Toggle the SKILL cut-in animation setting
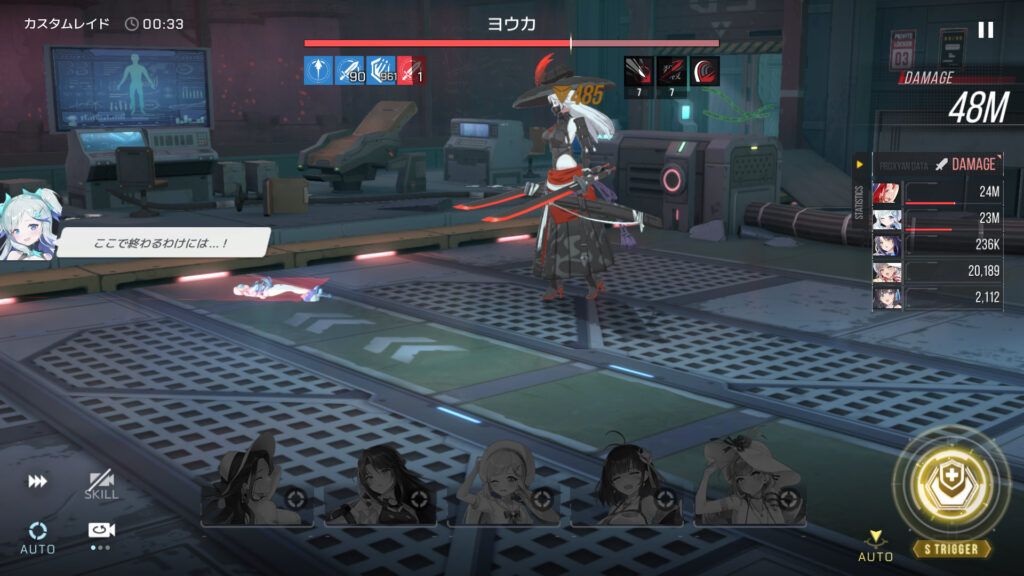Image resolution: width=1024 pixels, height=576 pixels. (101, 485)
